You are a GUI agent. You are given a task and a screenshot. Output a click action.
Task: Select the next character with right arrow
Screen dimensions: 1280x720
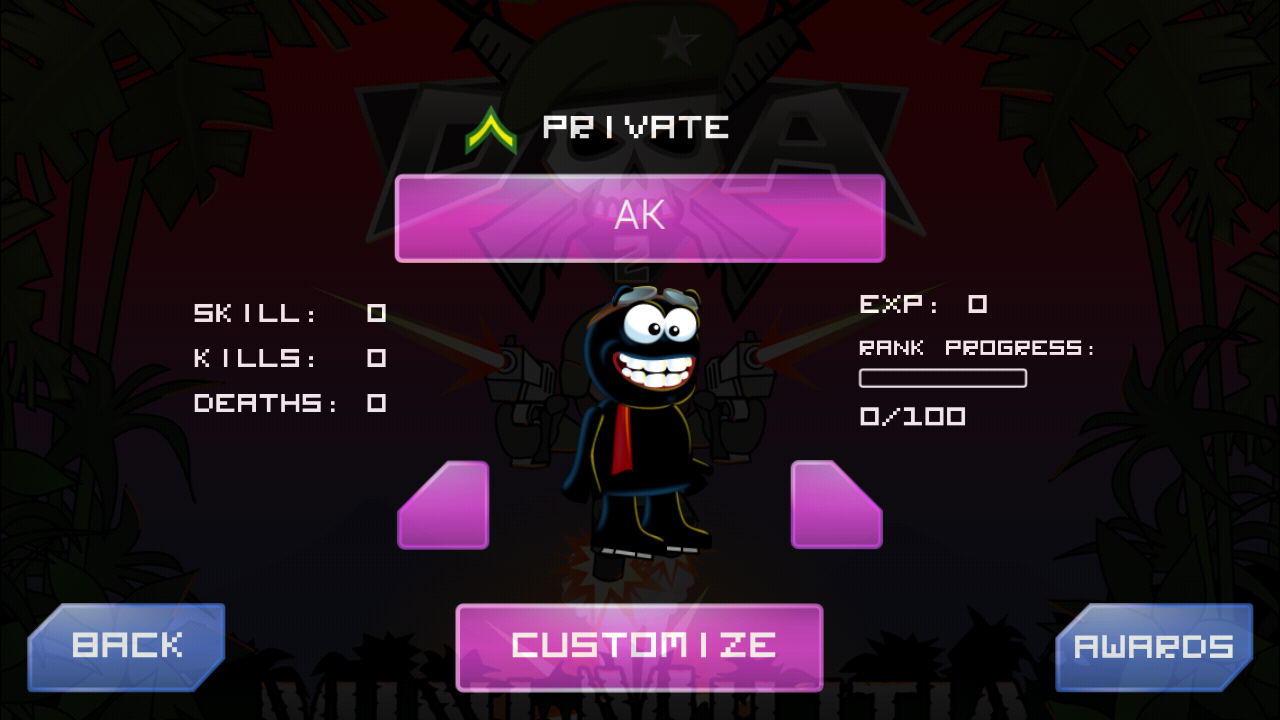click(834, 508)
